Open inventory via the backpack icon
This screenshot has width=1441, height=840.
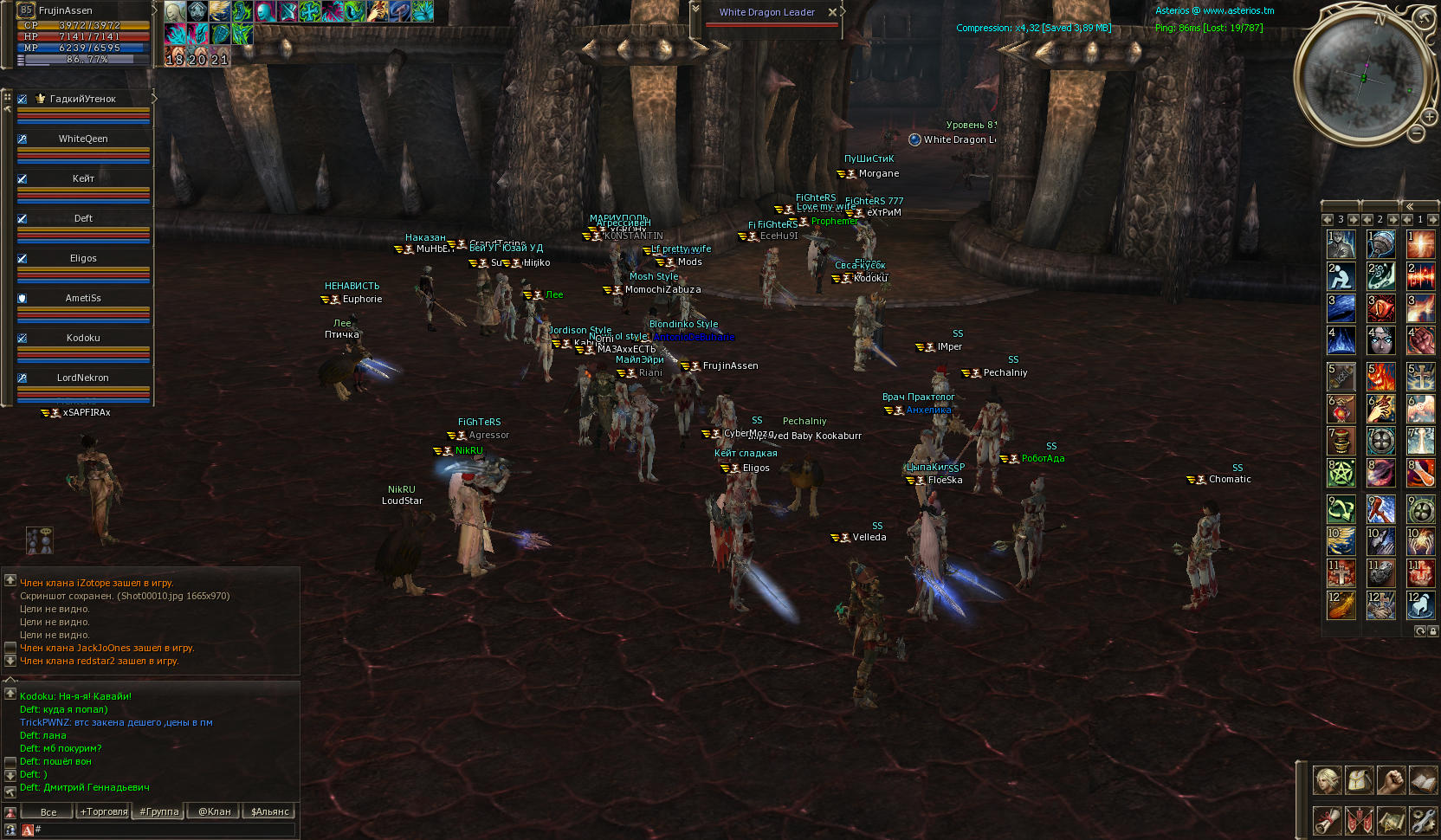(x=1359, y=780)
